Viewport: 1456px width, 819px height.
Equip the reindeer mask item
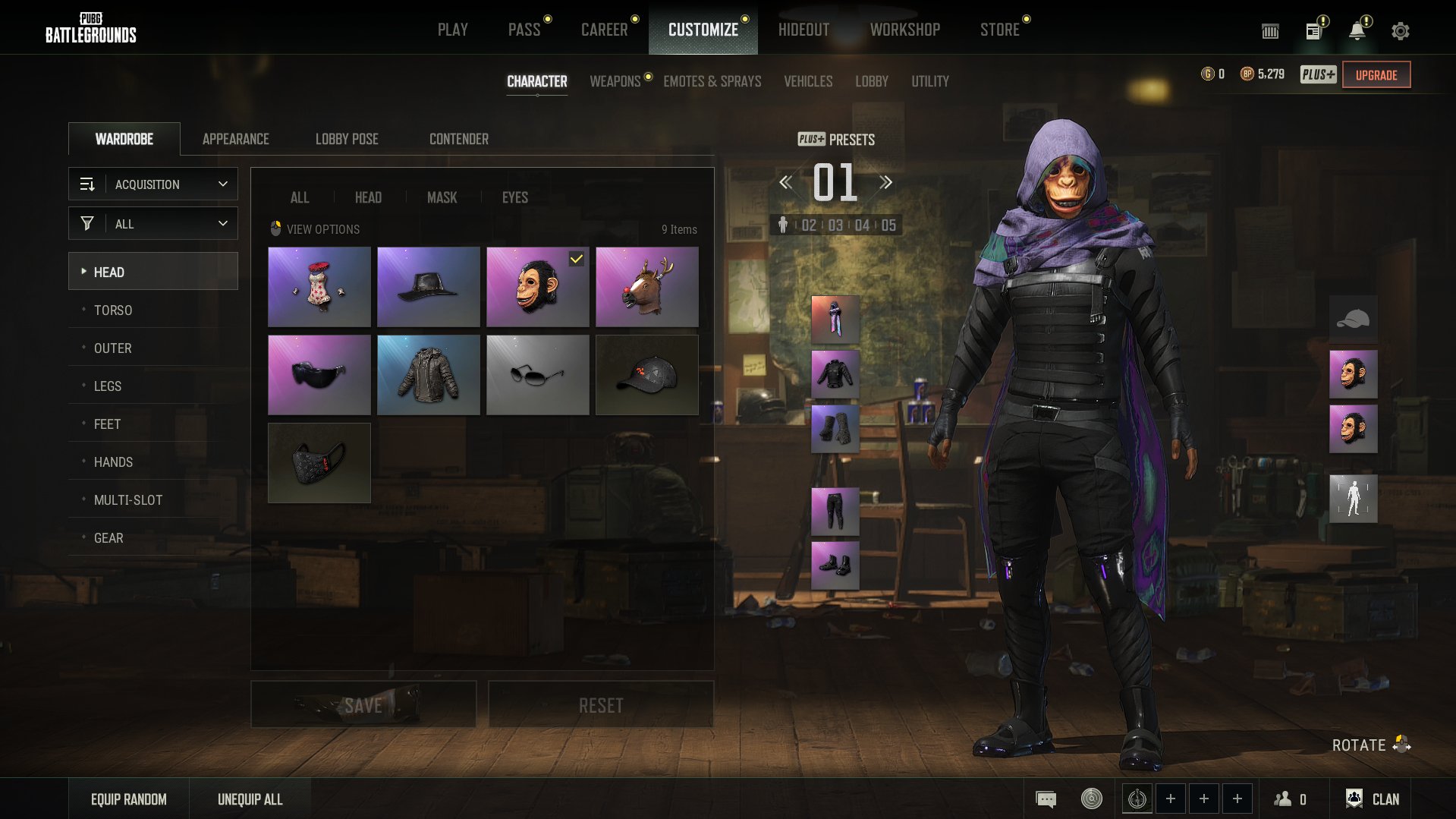pyautogui.click(x=647, y=287)
